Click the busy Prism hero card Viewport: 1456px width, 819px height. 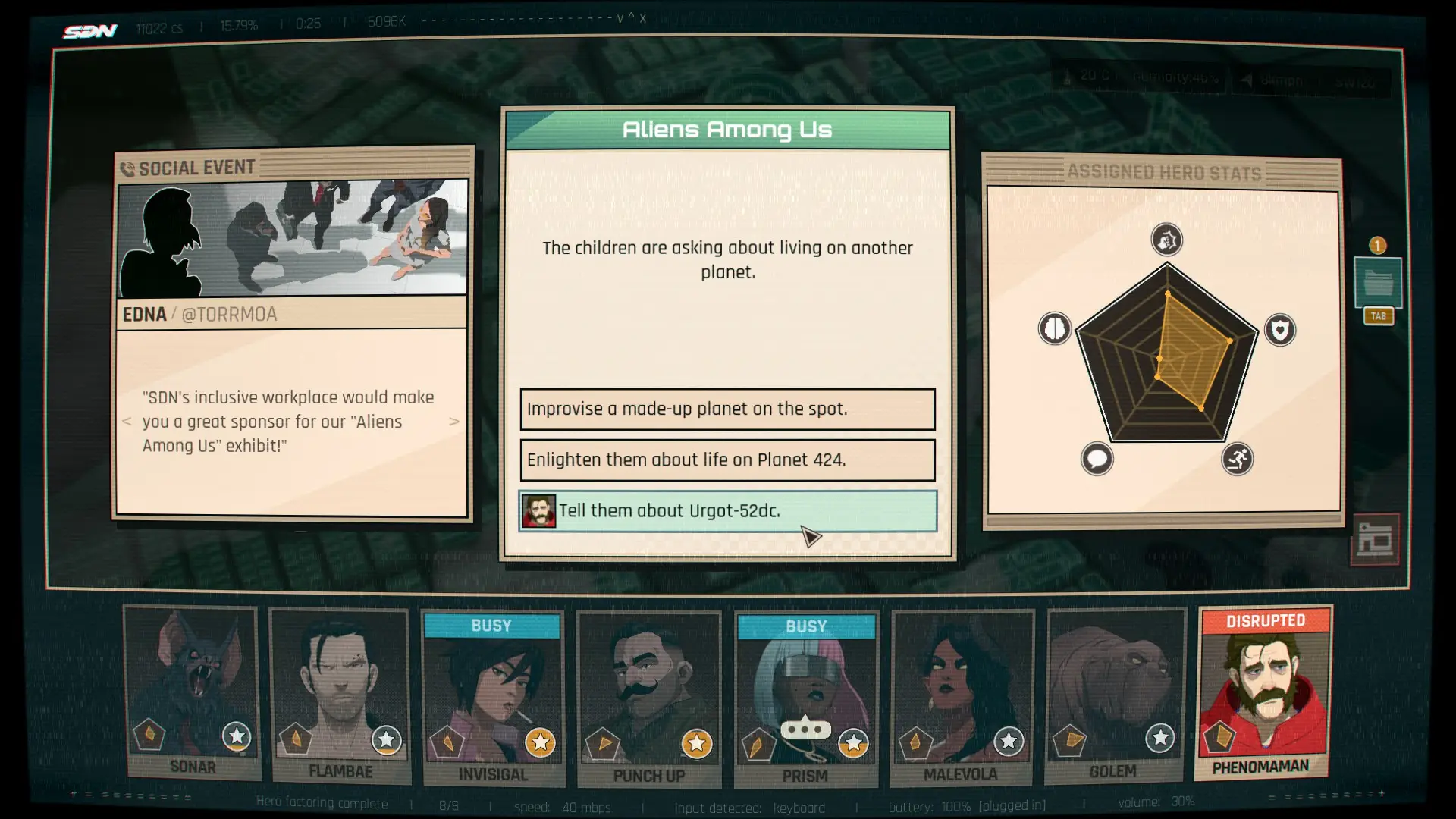coord(805,699)
